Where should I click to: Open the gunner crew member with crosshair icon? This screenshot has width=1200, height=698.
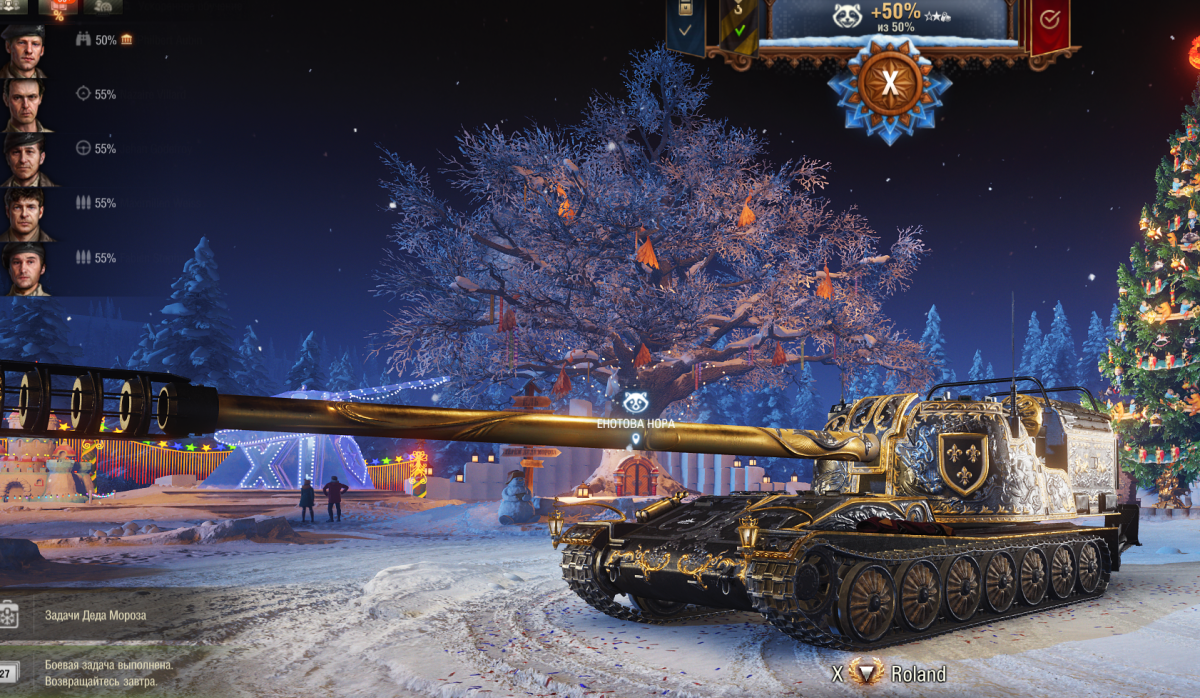pyautogui.click(x=23, y=103)
